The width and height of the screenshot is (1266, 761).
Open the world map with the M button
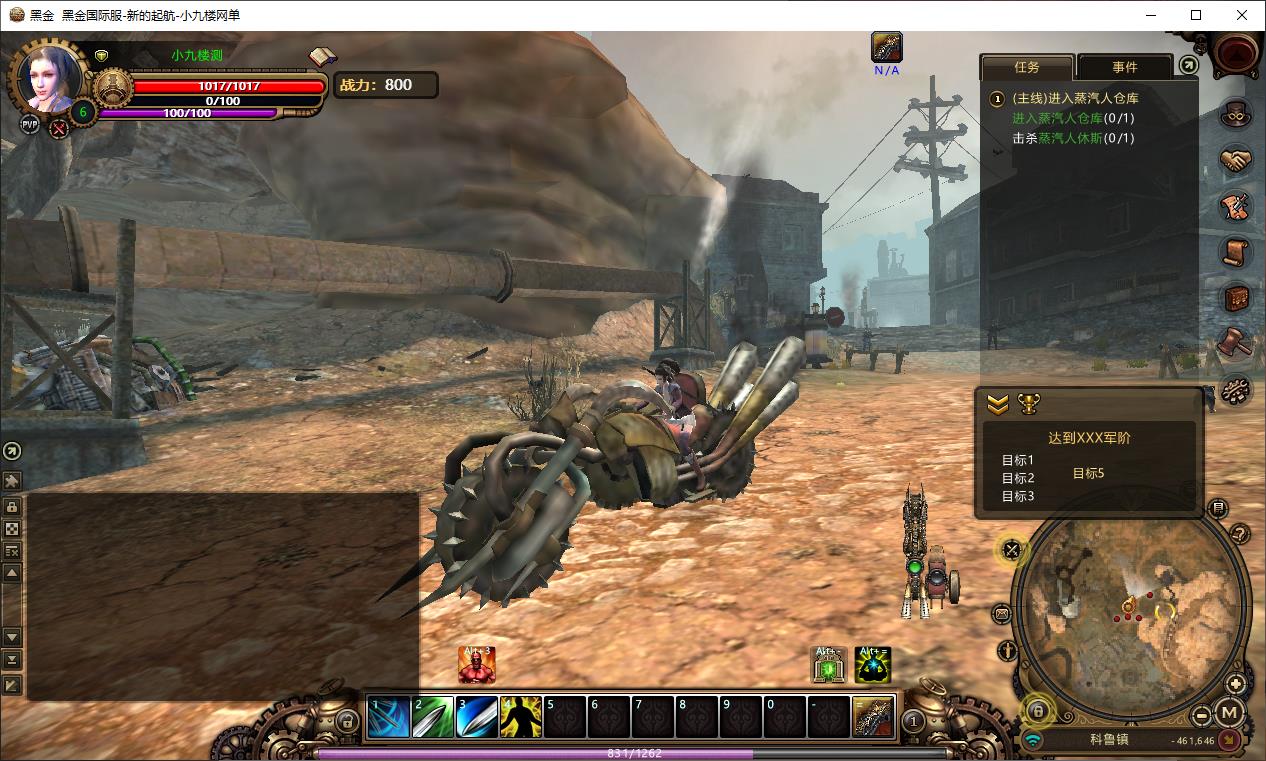pyautogui.click(x=1230, y=714)
